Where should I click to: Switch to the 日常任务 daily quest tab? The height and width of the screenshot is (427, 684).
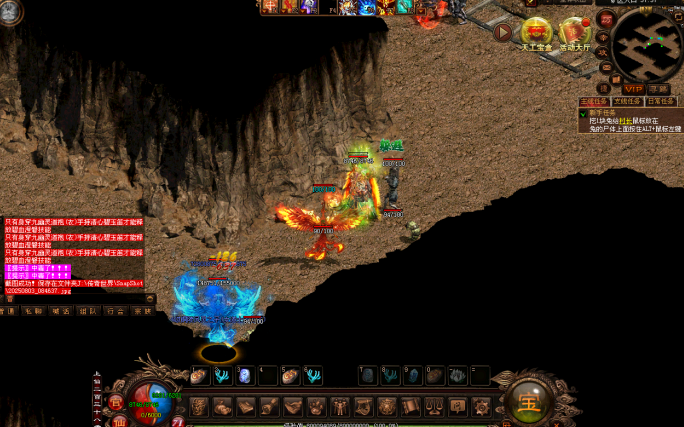[660, 101]
